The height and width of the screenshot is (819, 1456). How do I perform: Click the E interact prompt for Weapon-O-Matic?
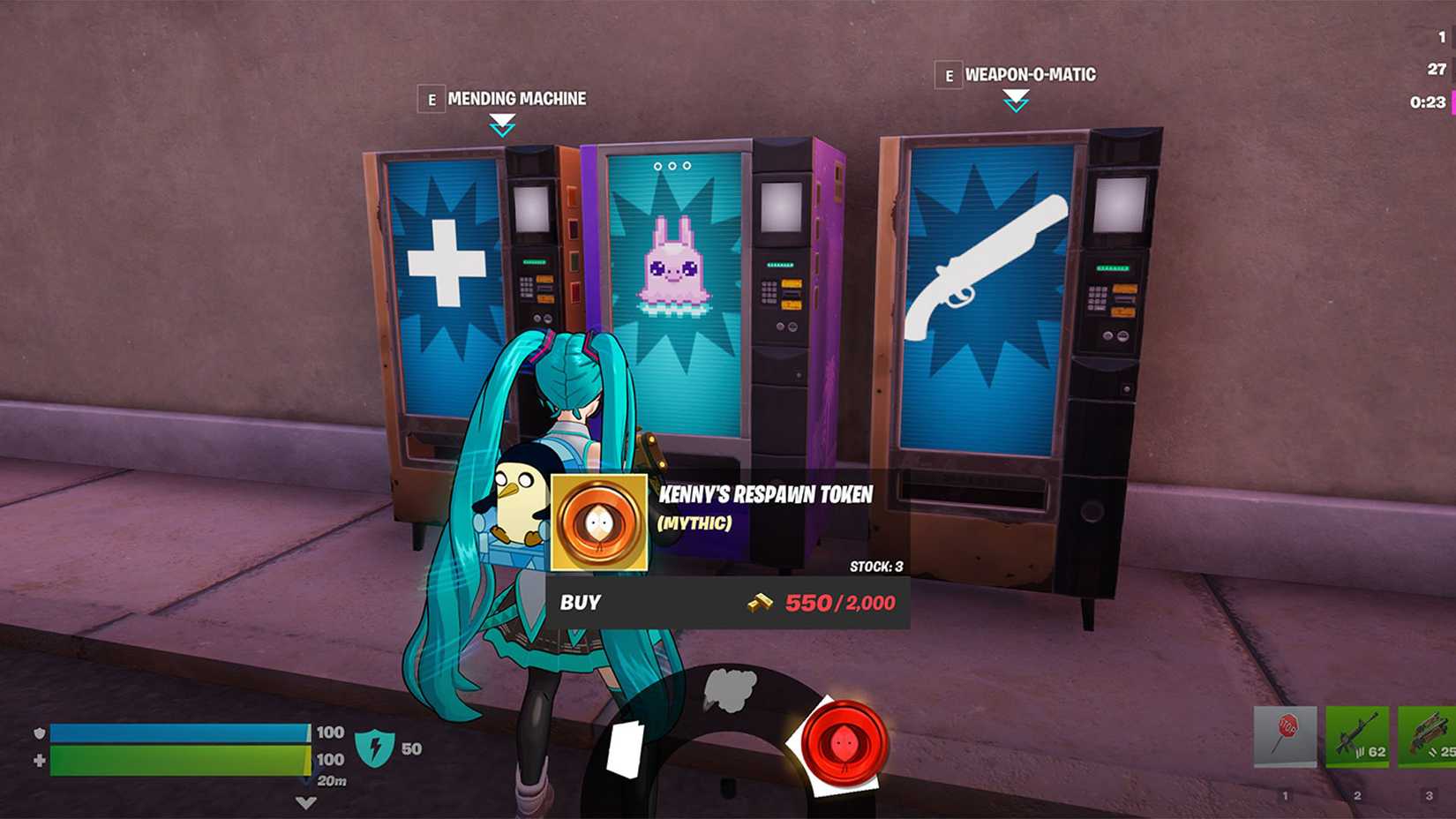pyautogui.click(x=950, y=76)
